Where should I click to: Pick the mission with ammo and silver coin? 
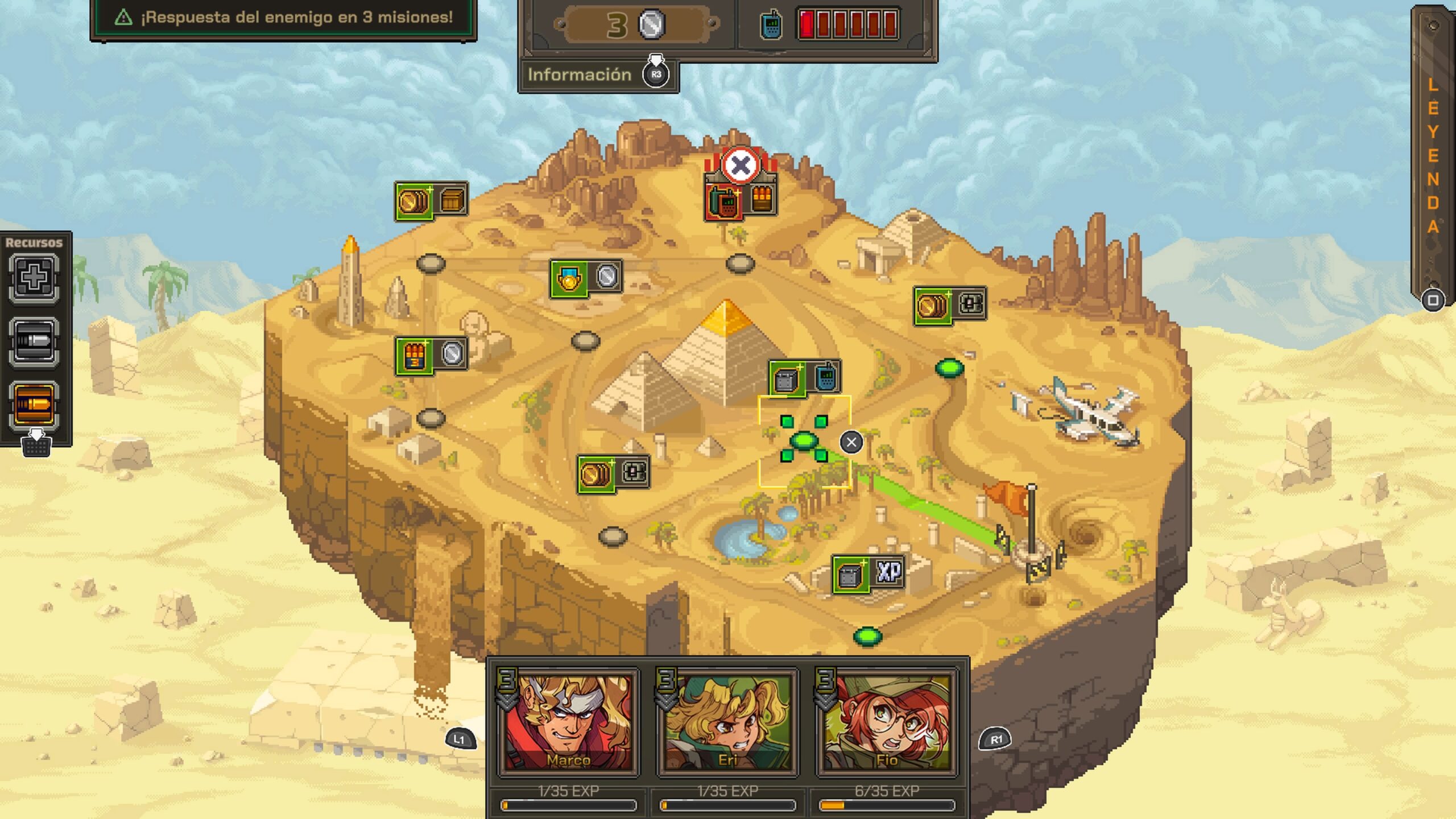point(431,355)
